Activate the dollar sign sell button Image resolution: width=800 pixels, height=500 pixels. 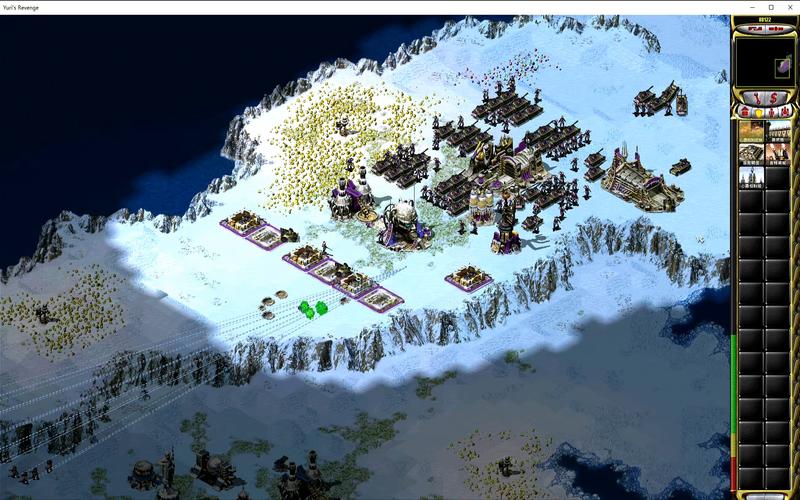(x=773, y=97)
